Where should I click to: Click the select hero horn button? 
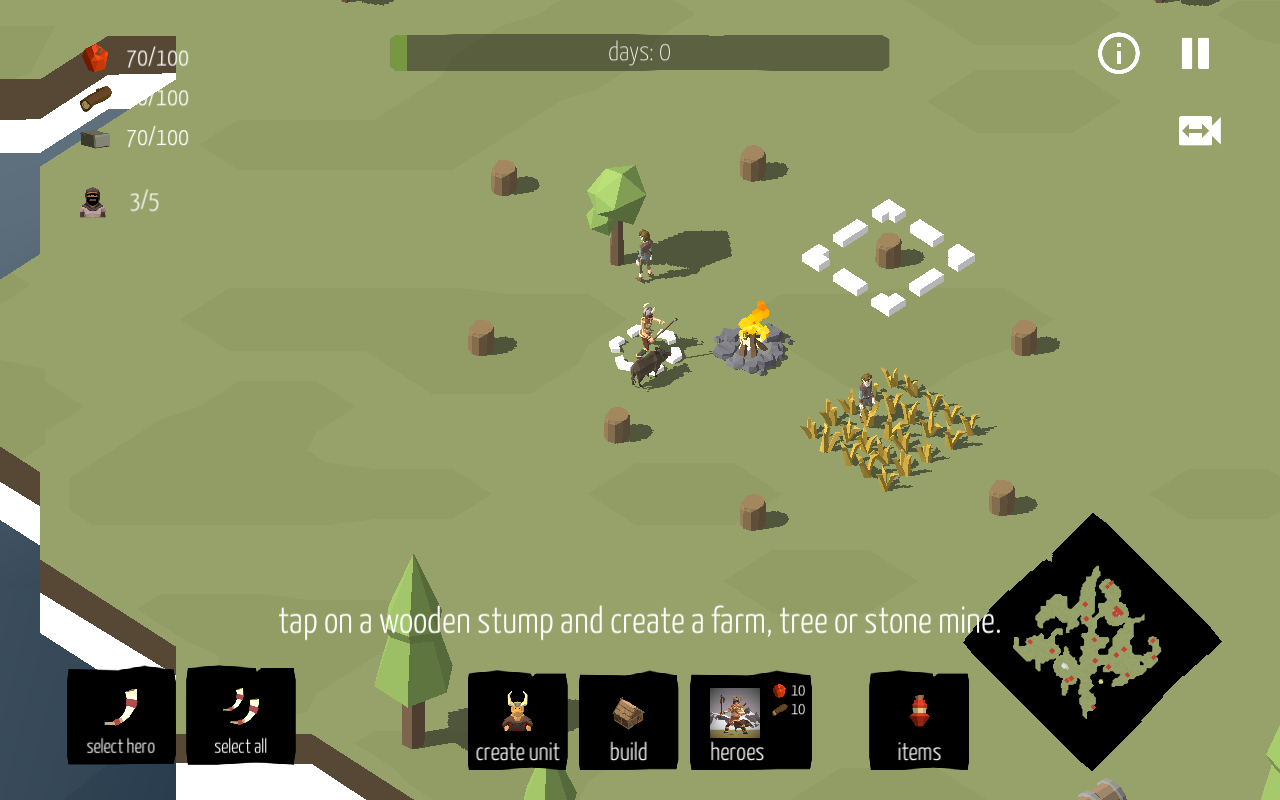point(121,716)
